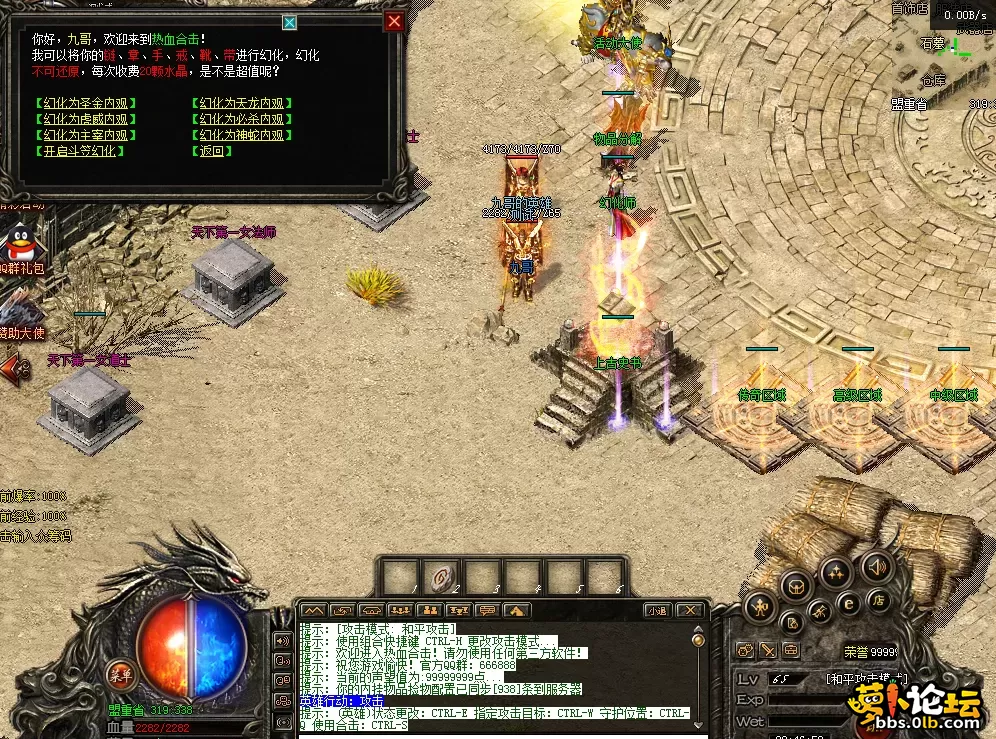
Task: Close the chat panel with its X button
Action: [x=689, y=610]
